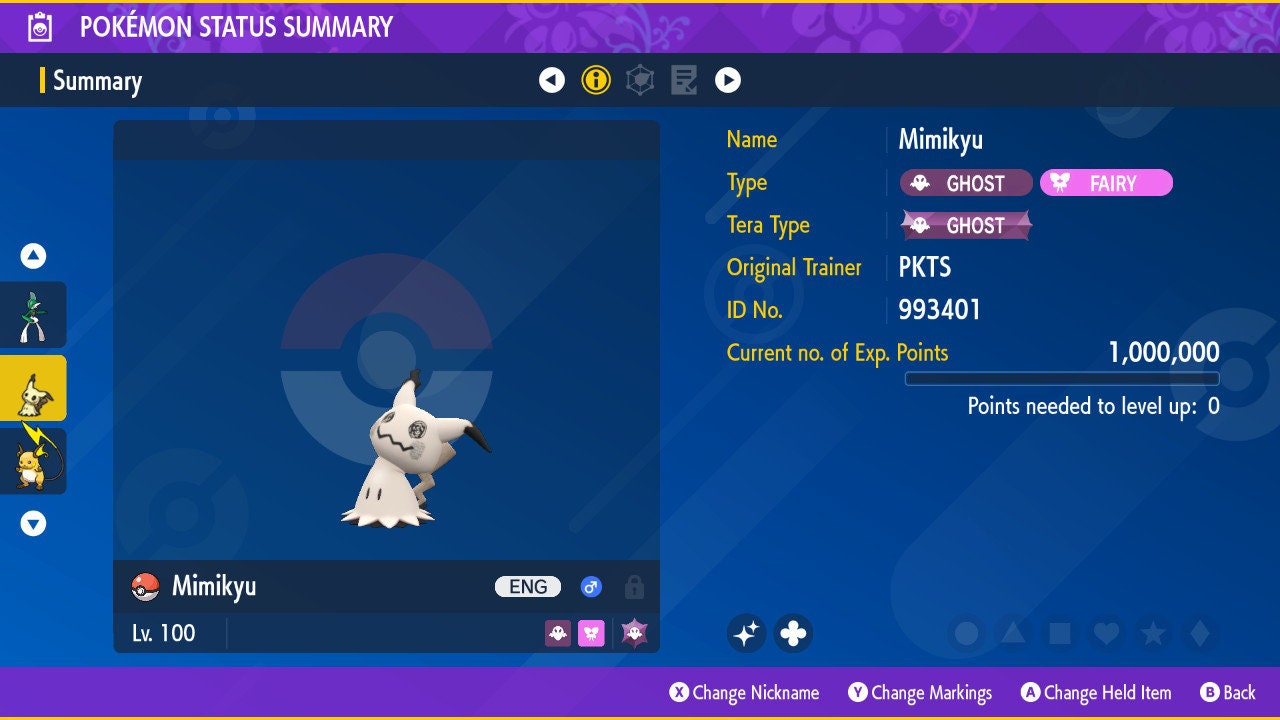Choose Change Held Item option

pos(1096,692)
